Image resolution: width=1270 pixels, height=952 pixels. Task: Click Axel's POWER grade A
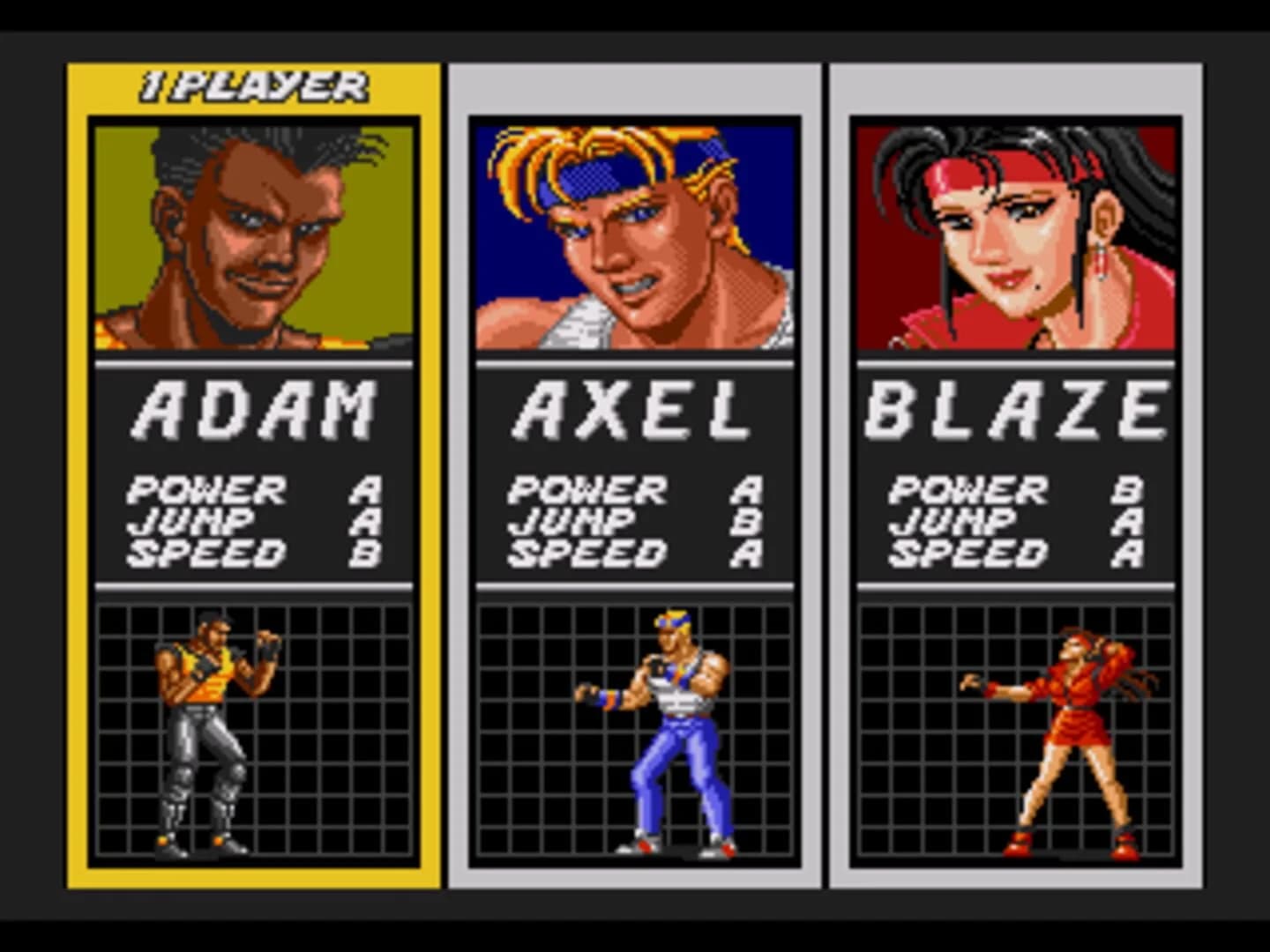[x=745, y=489]
